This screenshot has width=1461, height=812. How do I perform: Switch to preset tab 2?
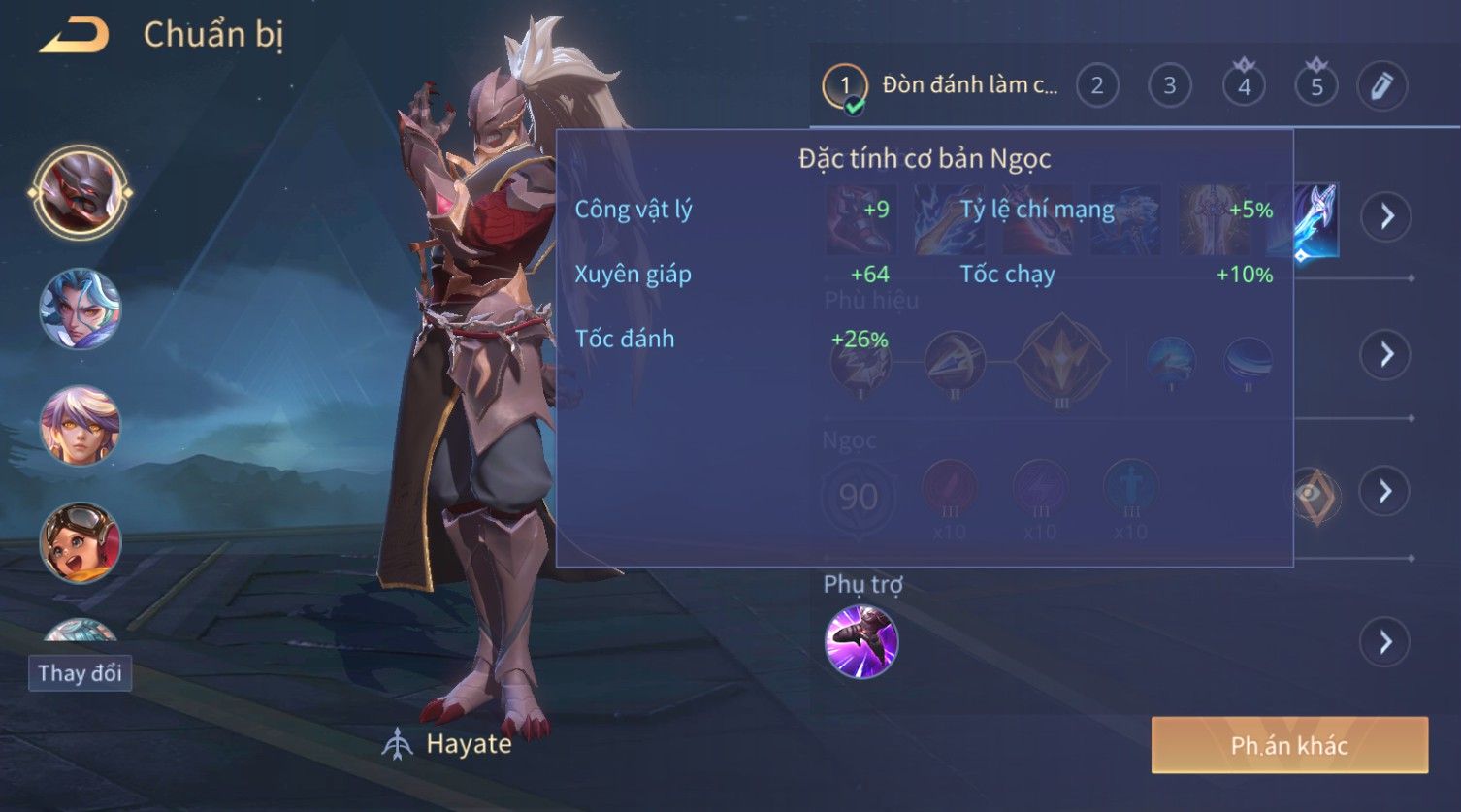tap(1097, 86)
